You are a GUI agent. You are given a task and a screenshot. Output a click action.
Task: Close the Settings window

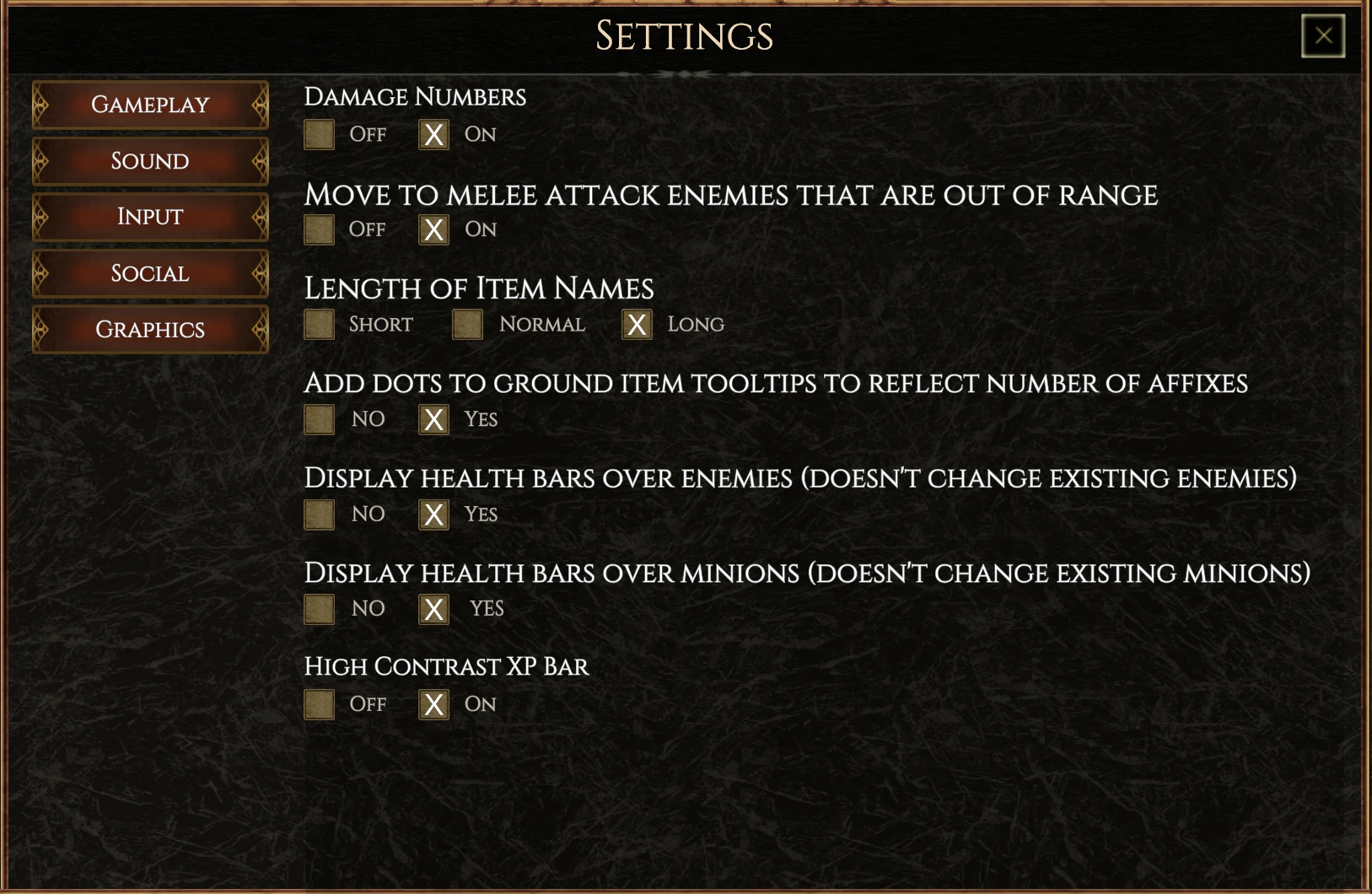[1323, 35]
